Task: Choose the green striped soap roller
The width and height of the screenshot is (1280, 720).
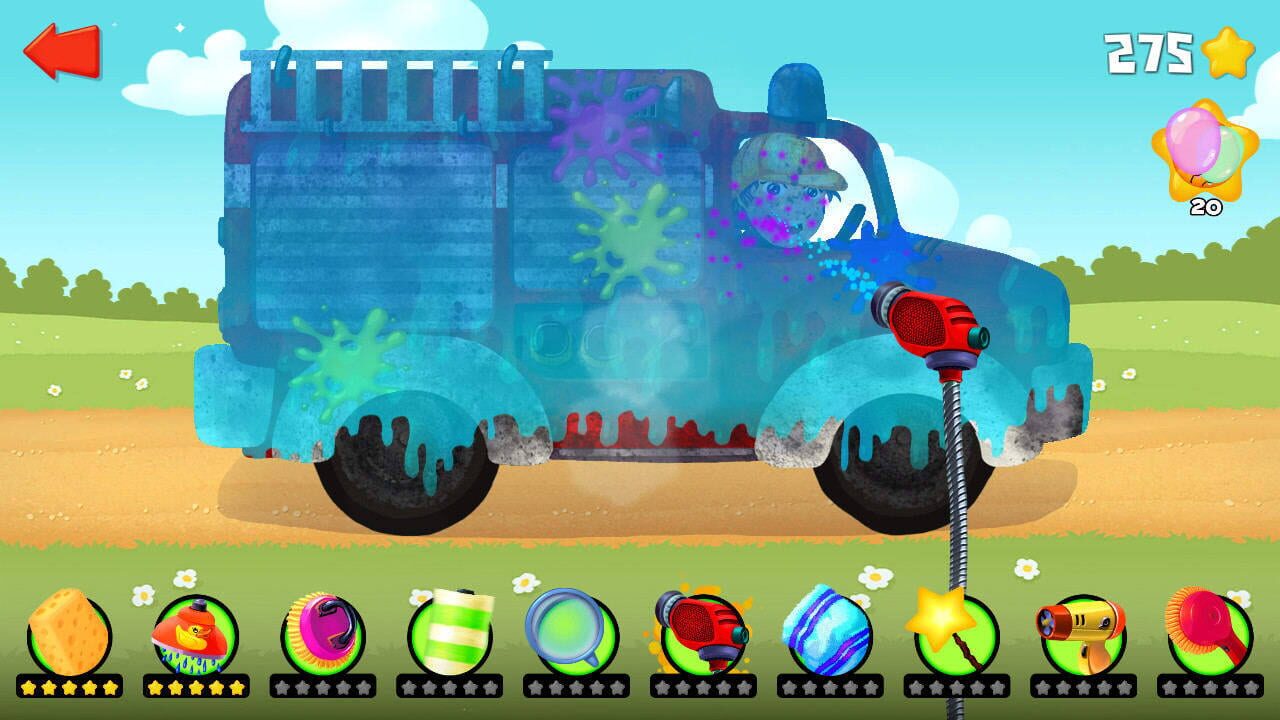Action: 449,632
